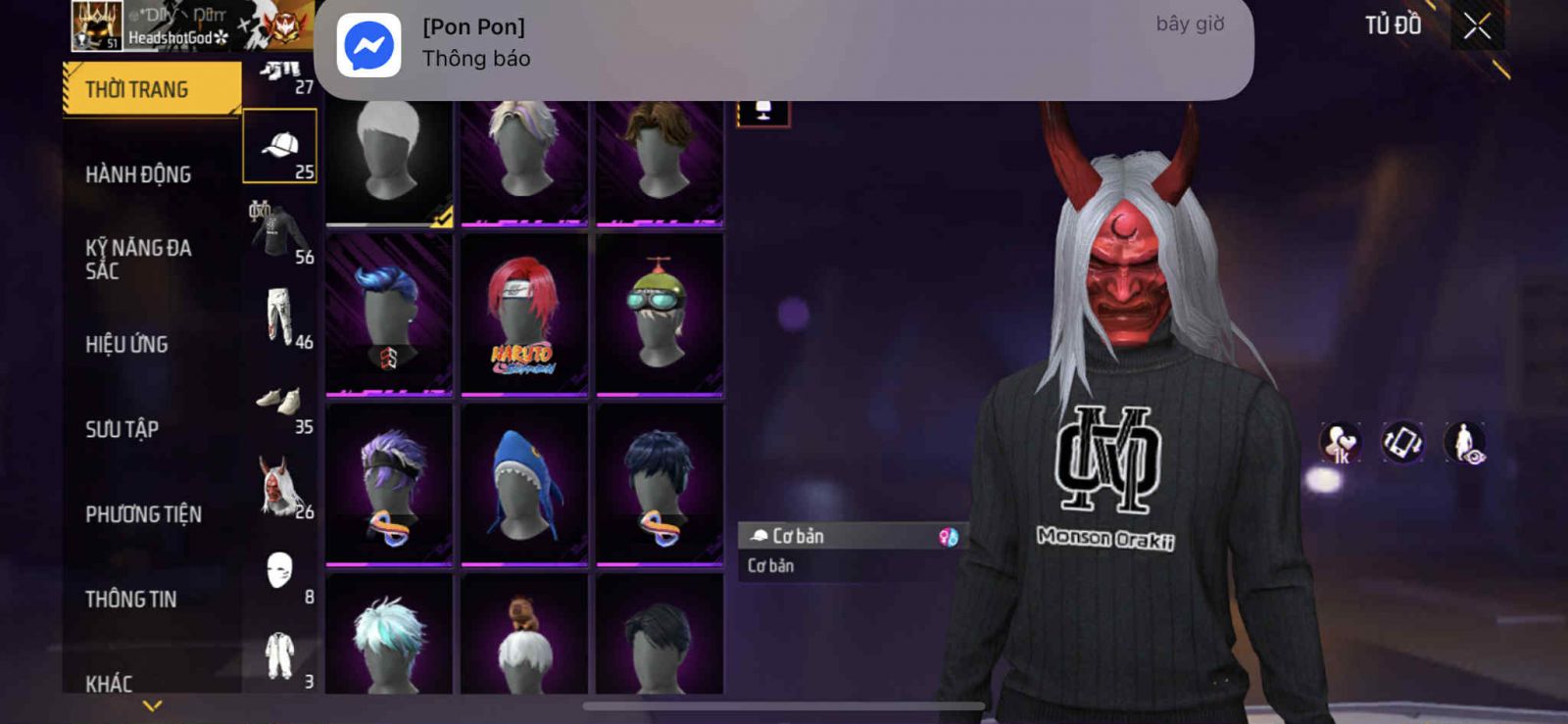Open the shoes category
The width and height of the screenshot is (1568, 724).
click(x=280, y=402)
